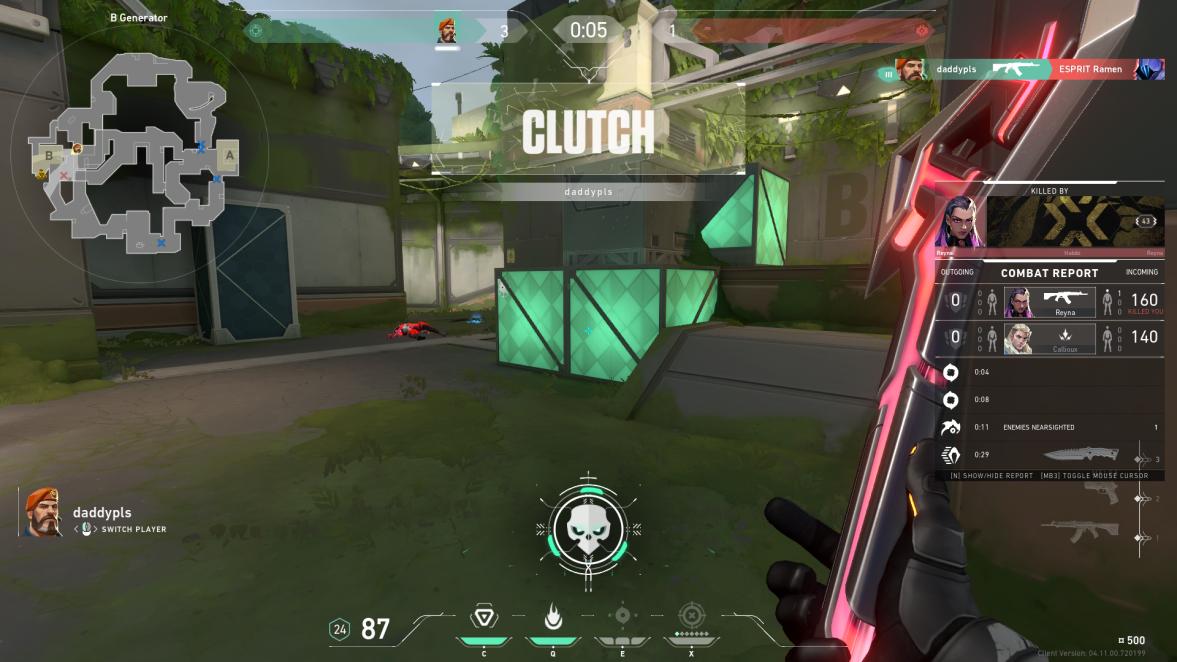This screenshot has width=1177, height=662.
Task: Activate the Q flame ability icon
Action: pos(549,616)
